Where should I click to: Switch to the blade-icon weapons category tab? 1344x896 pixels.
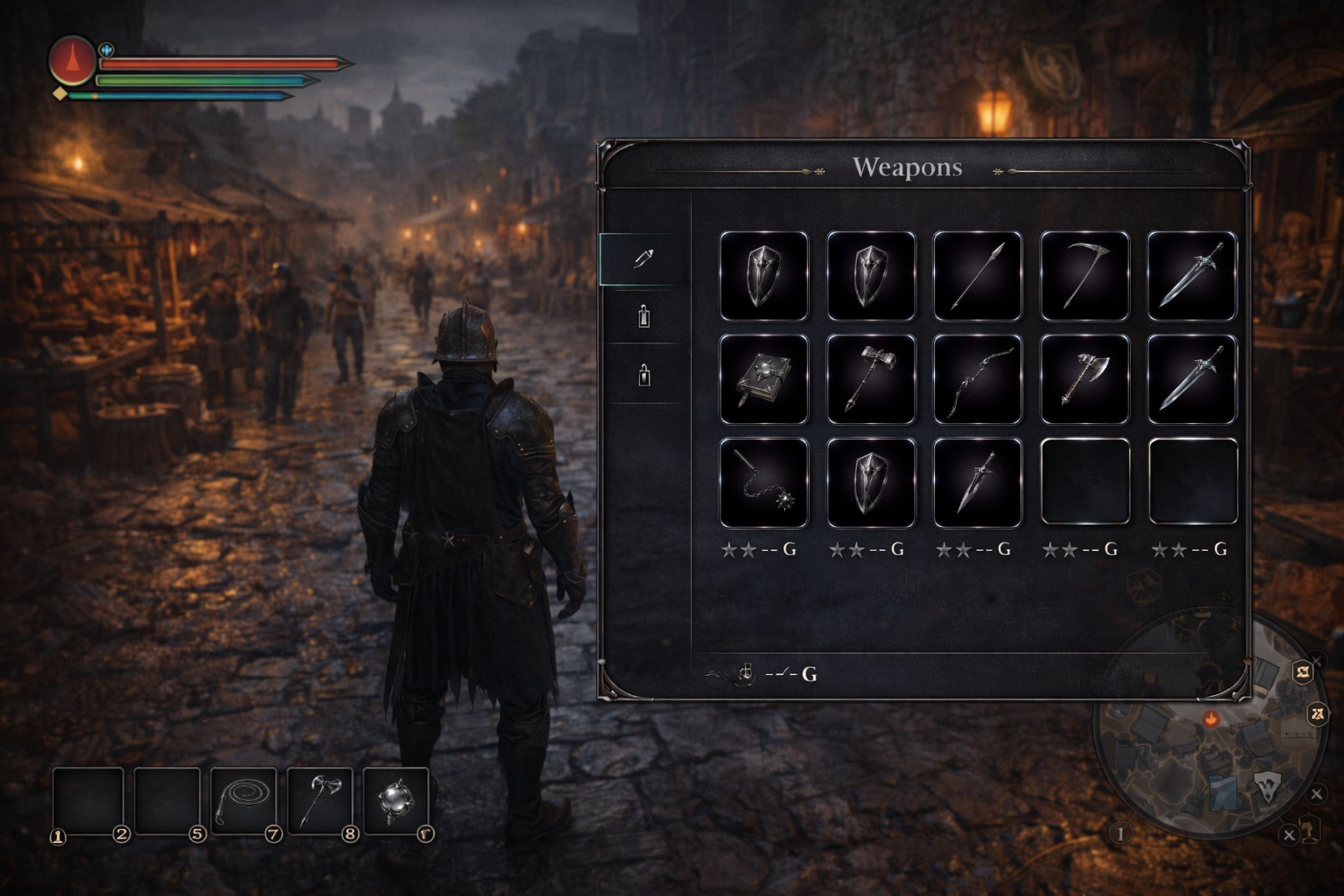(x=644, y=258)
